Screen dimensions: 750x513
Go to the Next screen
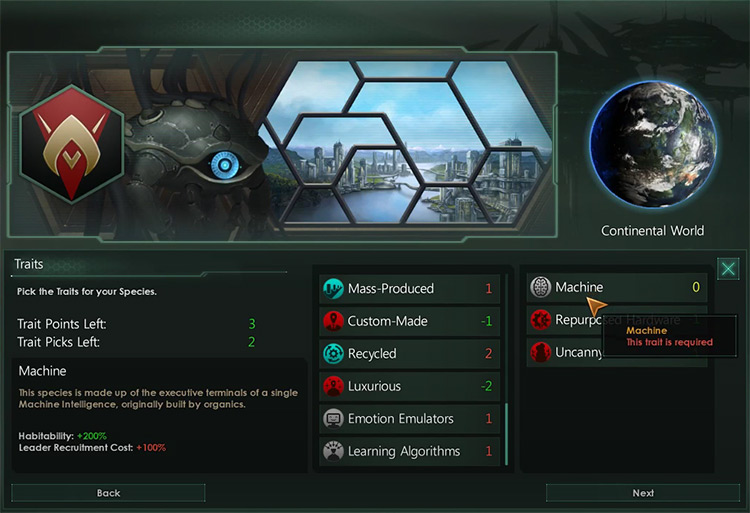pos(643,493)
